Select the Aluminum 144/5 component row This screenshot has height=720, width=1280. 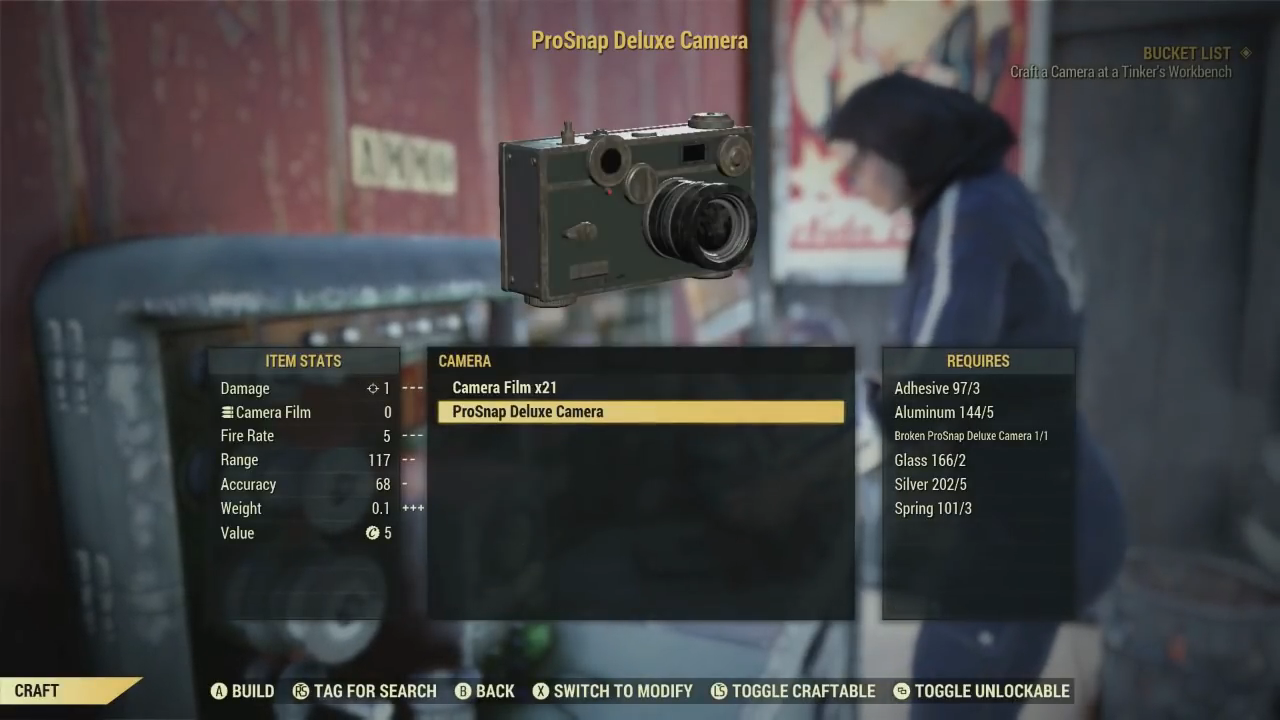point(943,412)
